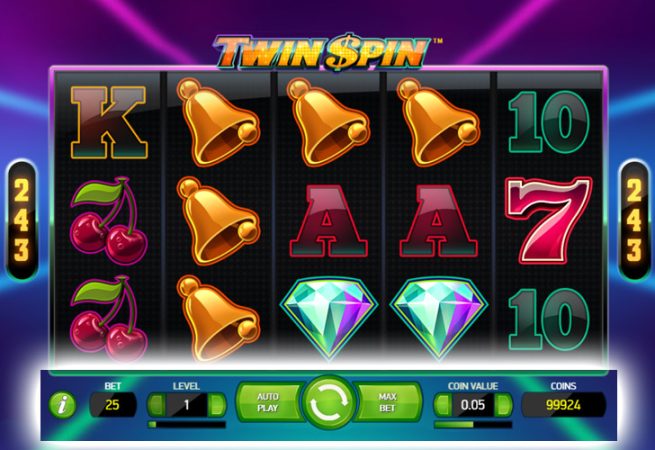Decrease the bet Level
This screenshot has width=655, height=450.
point(156,405)
